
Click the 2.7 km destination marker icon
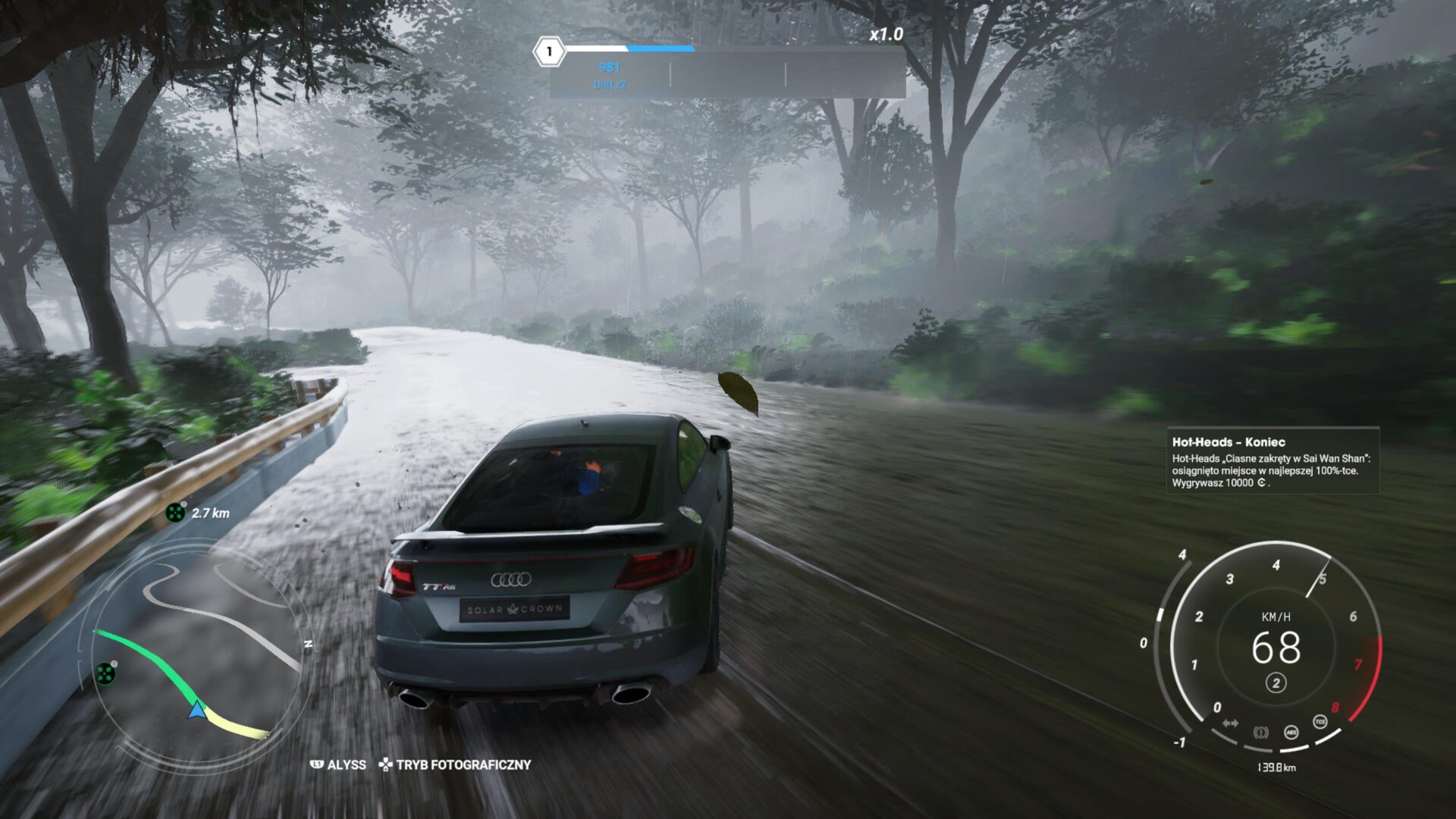[x=175, y=513]
